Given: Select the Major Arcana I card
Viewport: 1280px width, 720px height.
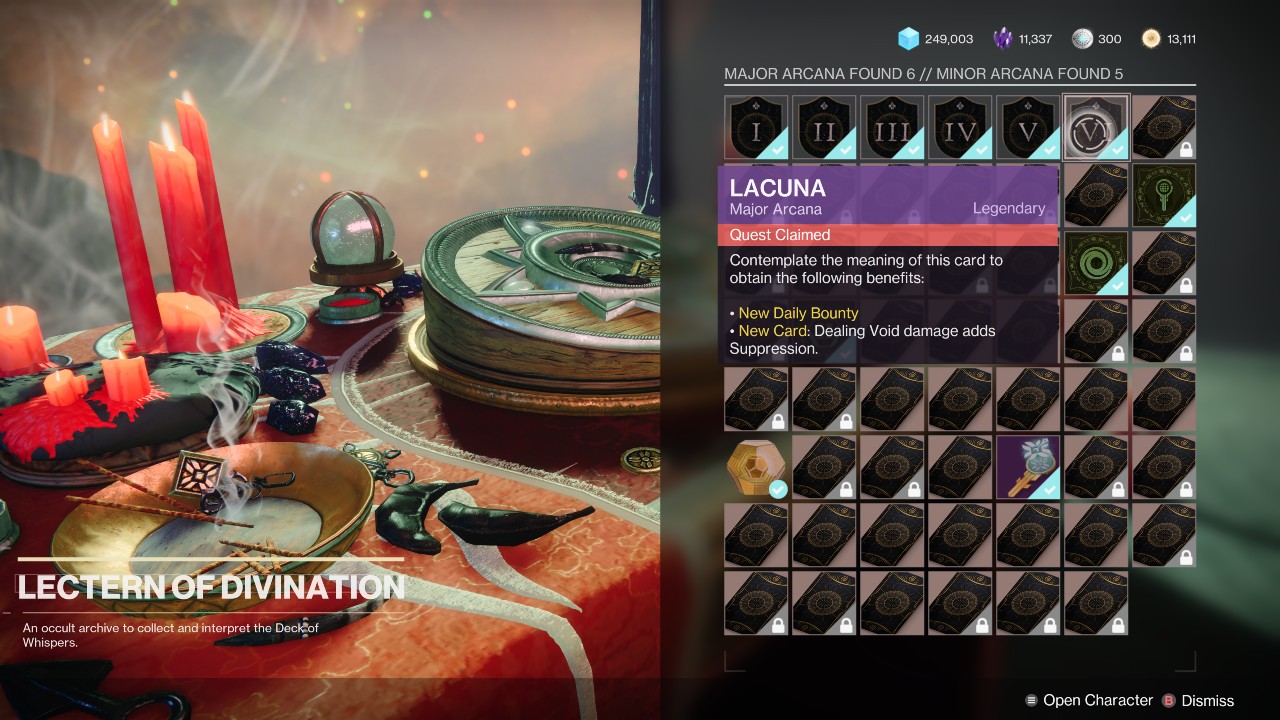Looking at the screenshot, I should click(756, 127).
